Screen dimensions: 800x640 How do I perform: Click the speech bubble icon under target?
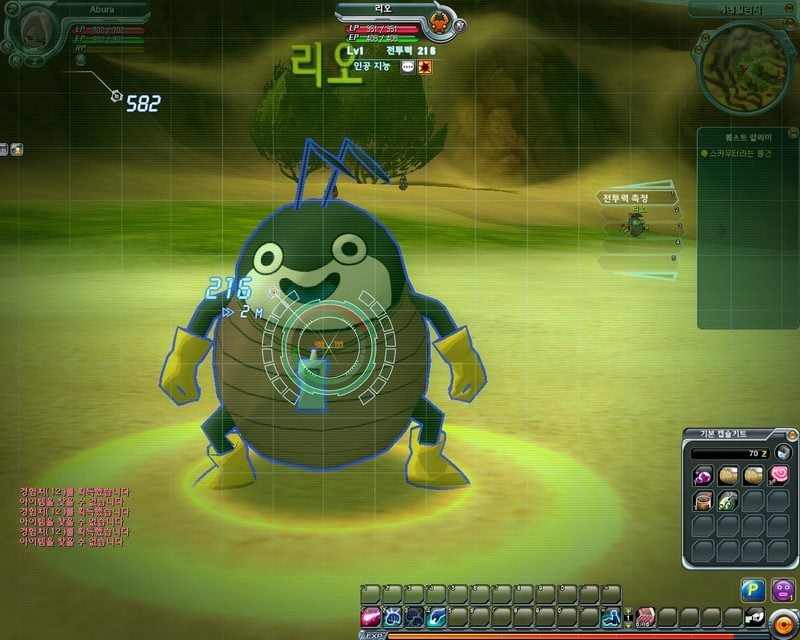click(407, 67)
